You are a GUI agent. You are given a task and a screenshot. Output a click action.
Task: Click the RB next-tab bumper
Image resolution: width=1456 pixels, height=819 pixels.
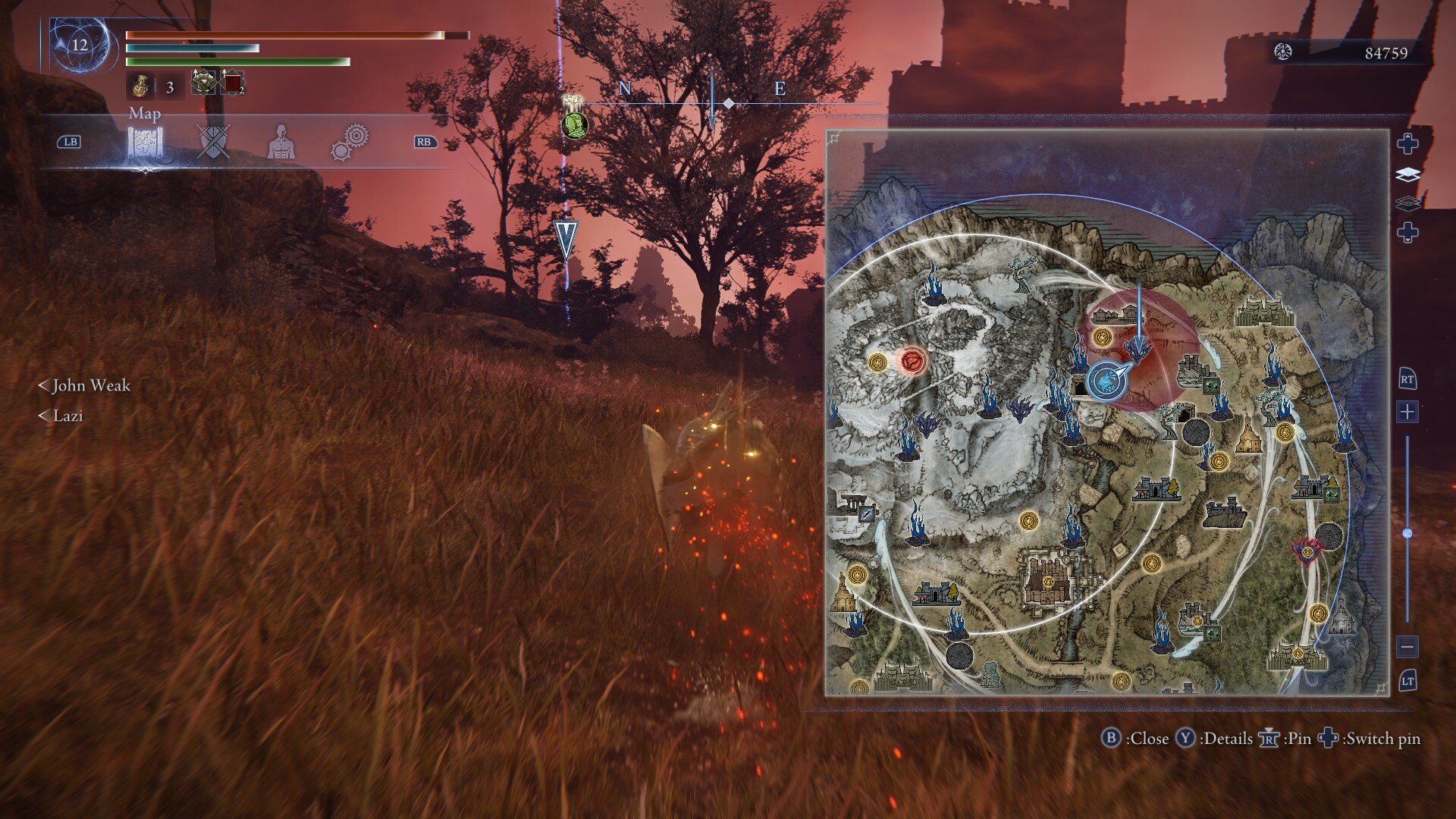(x=425, y=141)
